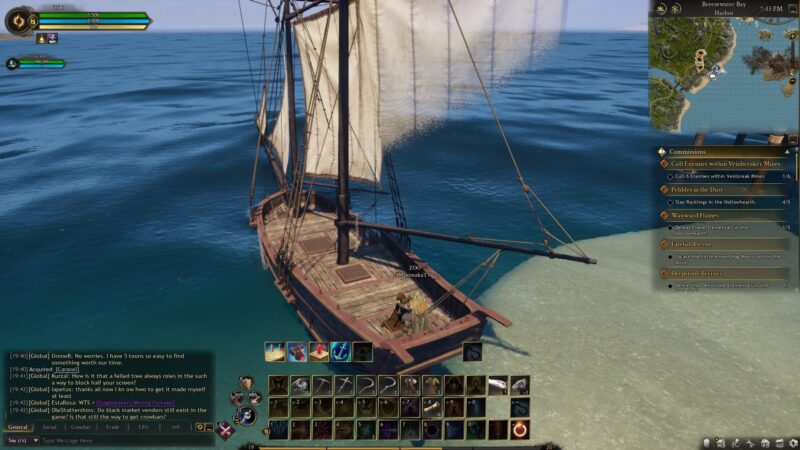
Task: Switch to the Trade chat tab
Action: tap(112, 427)
